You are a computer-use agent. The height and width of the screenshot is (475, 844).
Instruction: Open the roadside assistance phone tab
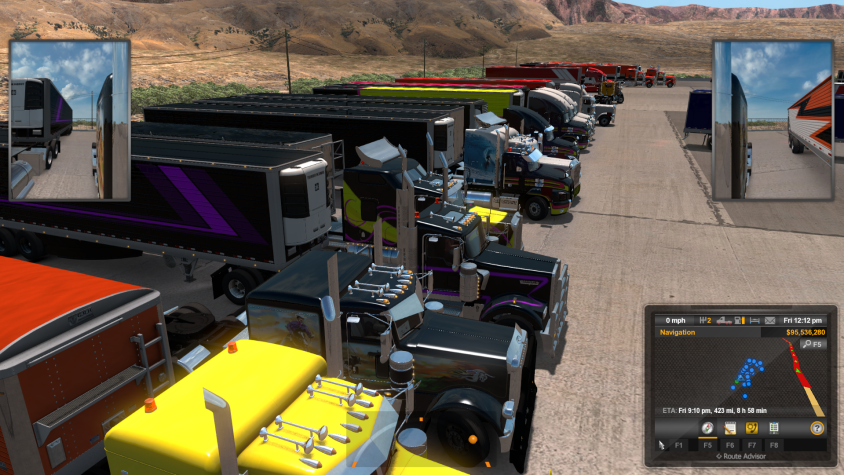(751, 428)
